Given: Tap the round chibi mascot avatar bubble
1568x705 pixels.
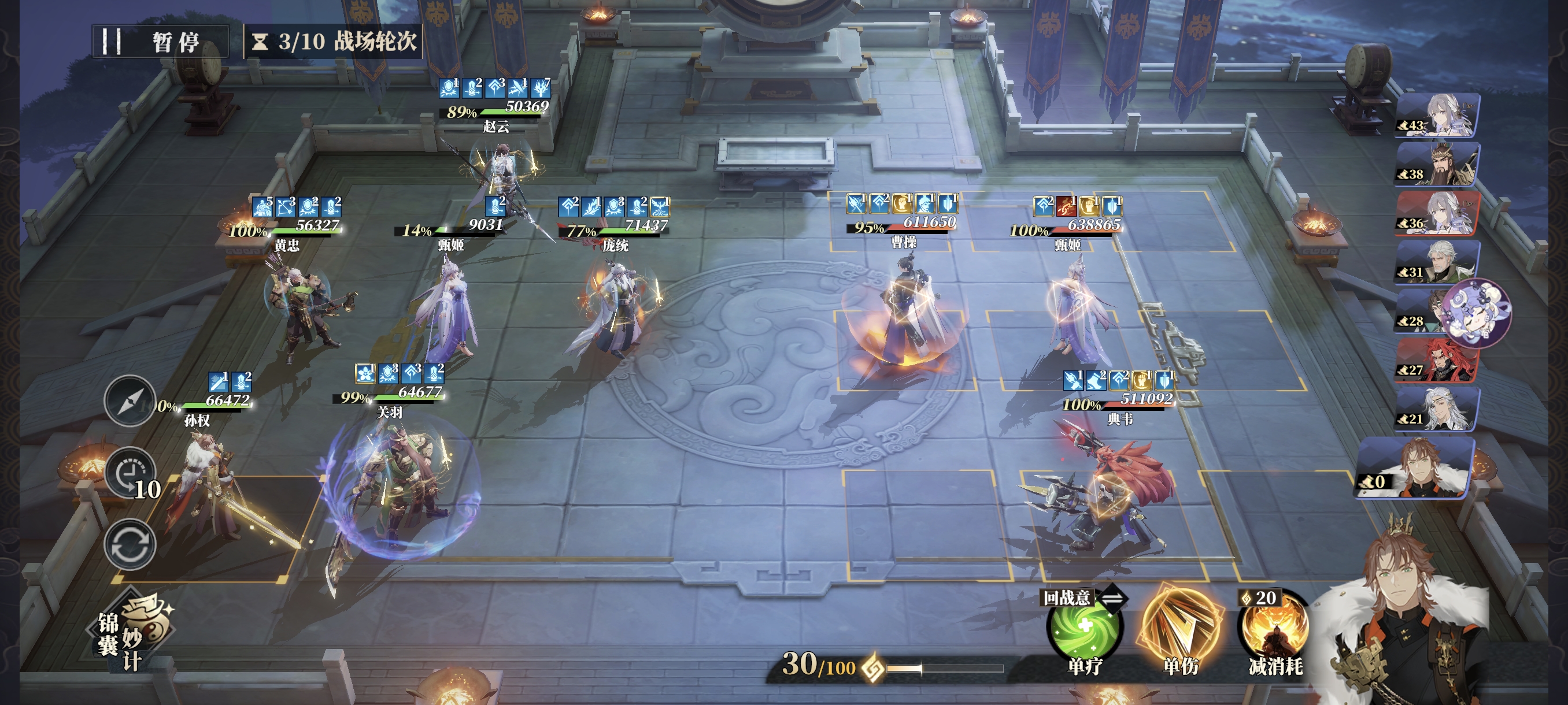Looking at the screenshot, I should click(x=1478, y=313).
